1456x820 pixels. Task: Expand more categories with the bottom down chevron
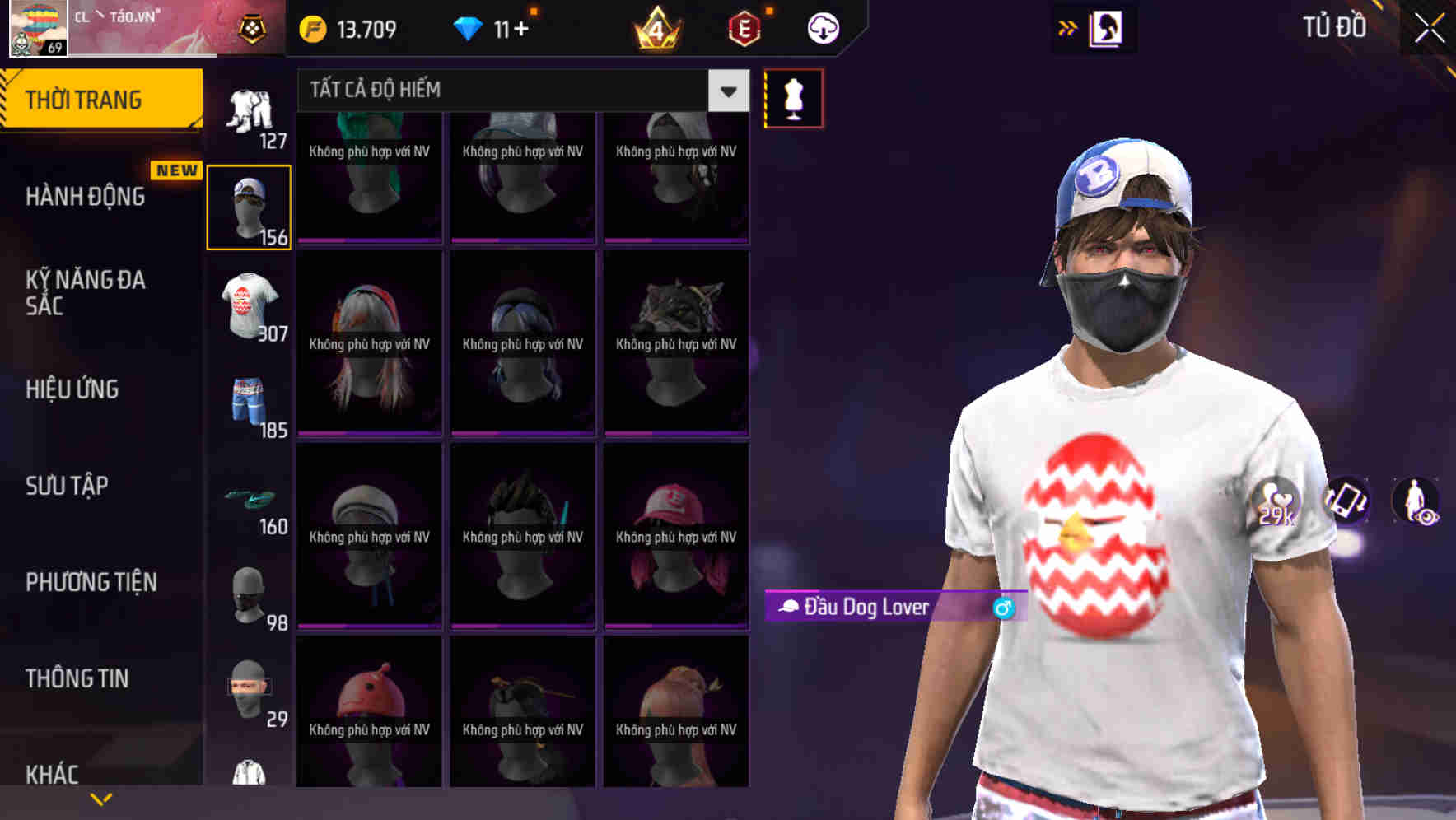[x=101, y=798]
